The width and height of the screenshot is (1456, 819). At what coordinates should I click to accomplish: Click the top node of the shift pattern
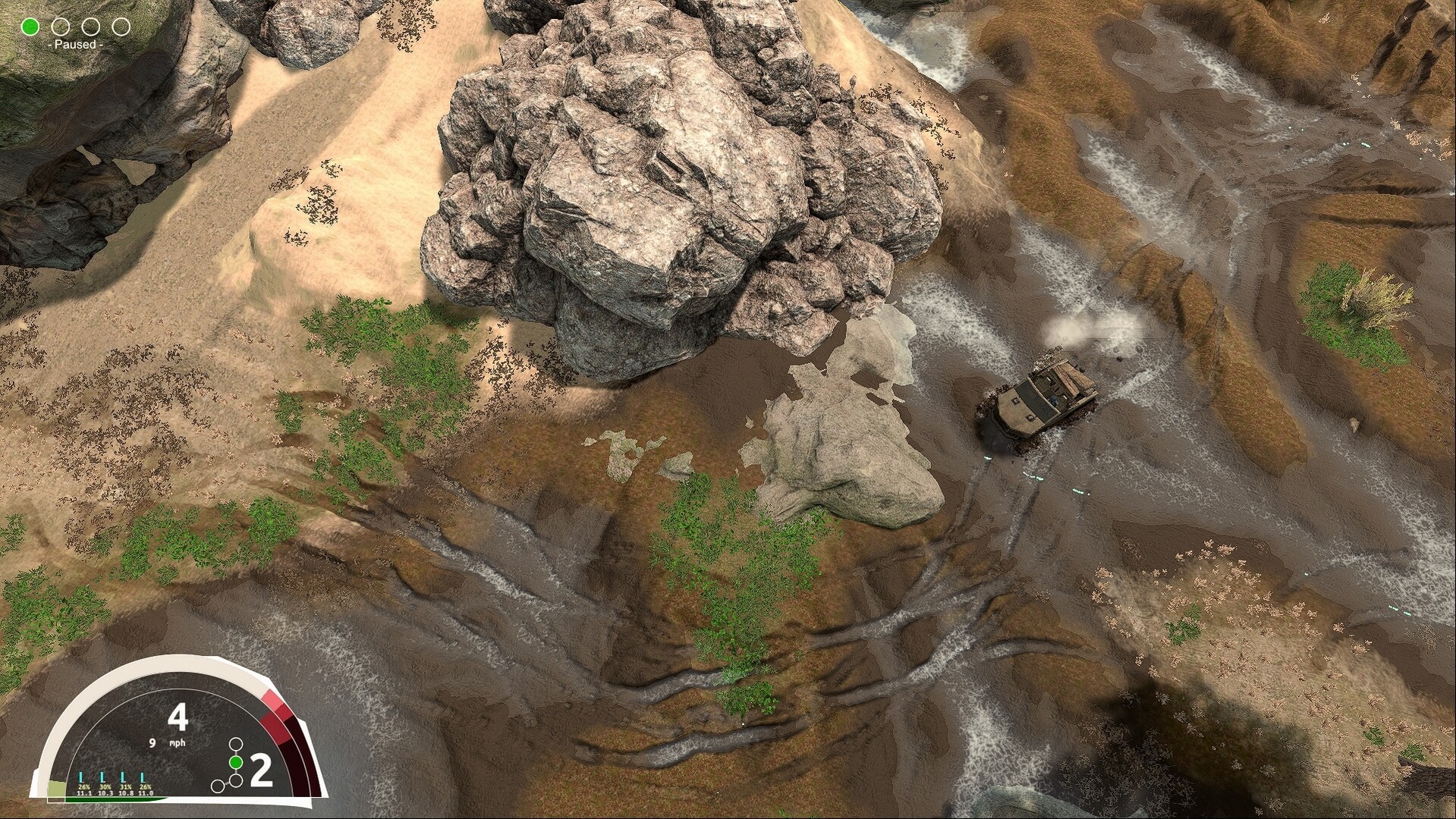click(235, 744)
